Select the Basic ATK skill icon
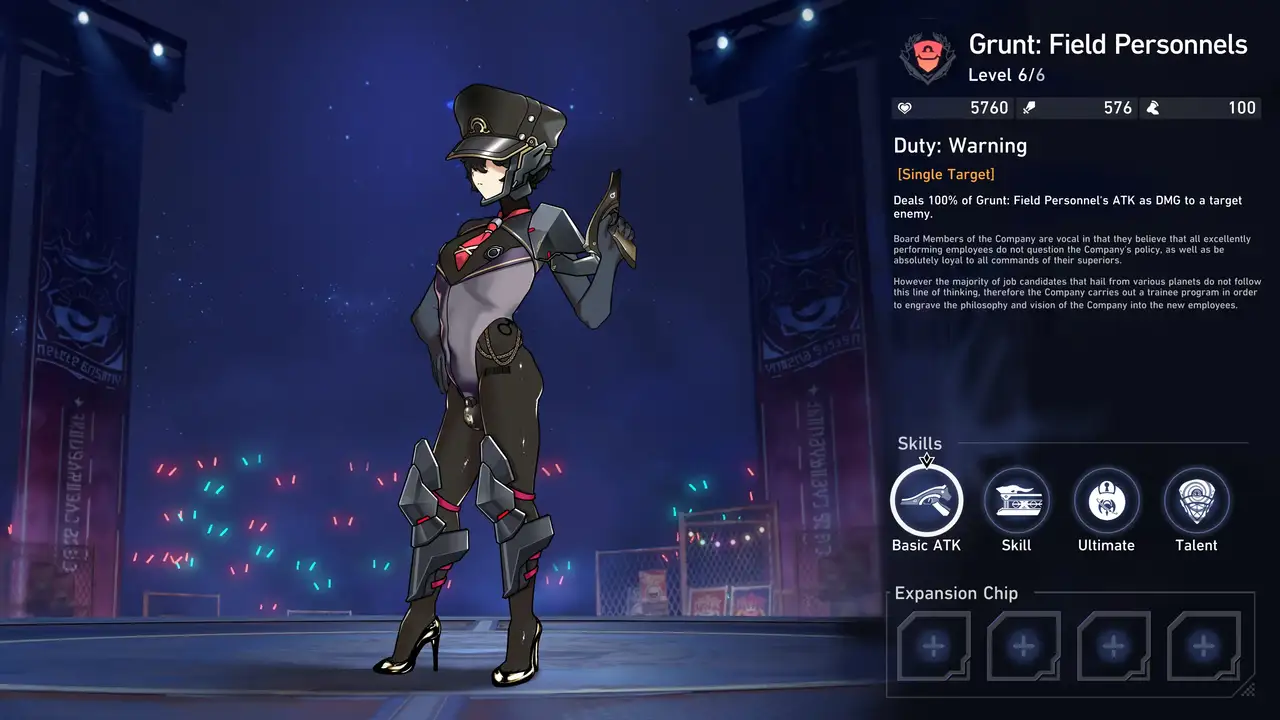The image size is (1280, 720). coord(926,500)
